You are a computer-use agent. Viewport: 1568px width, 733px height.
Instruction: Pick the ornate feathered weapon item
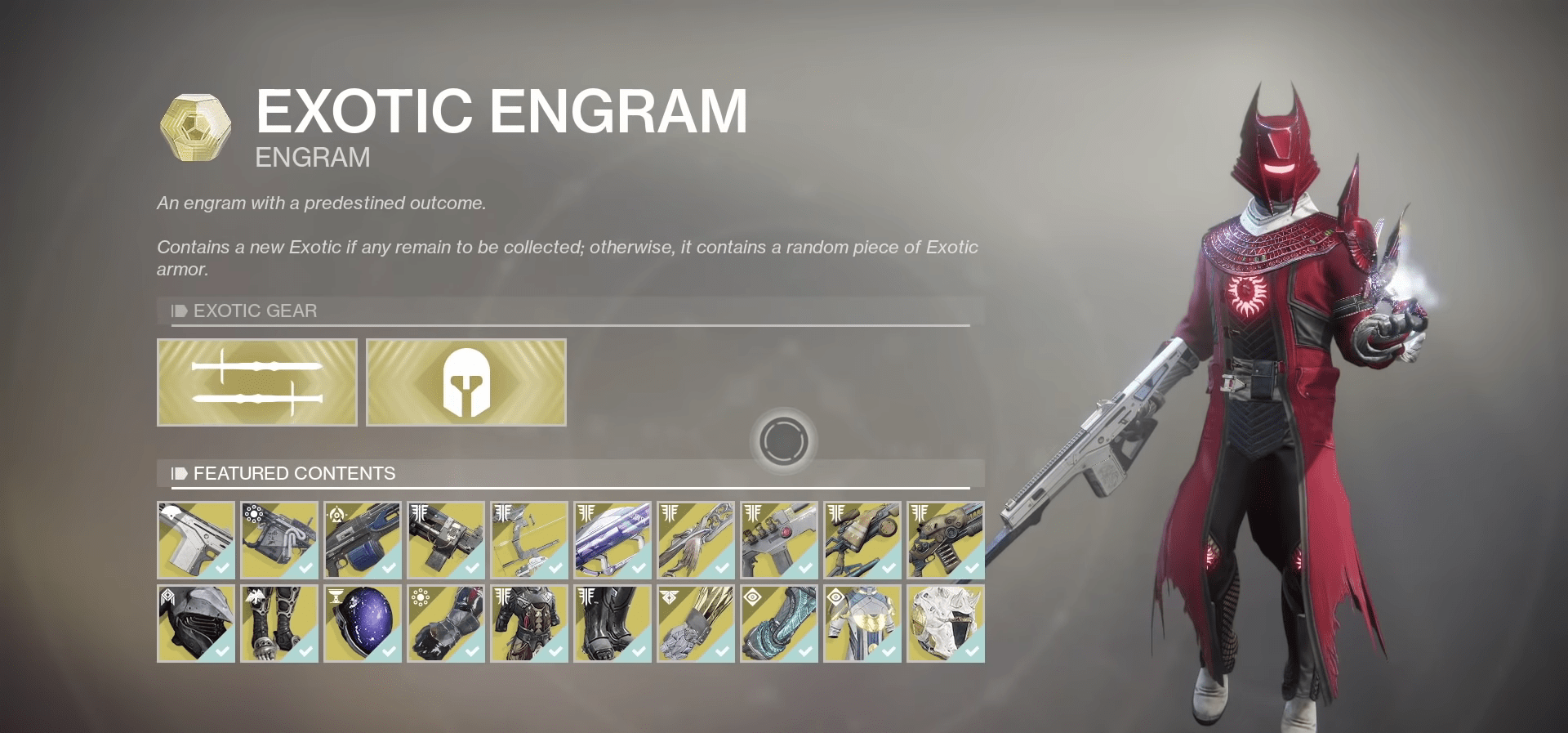[x=696, y=540]
